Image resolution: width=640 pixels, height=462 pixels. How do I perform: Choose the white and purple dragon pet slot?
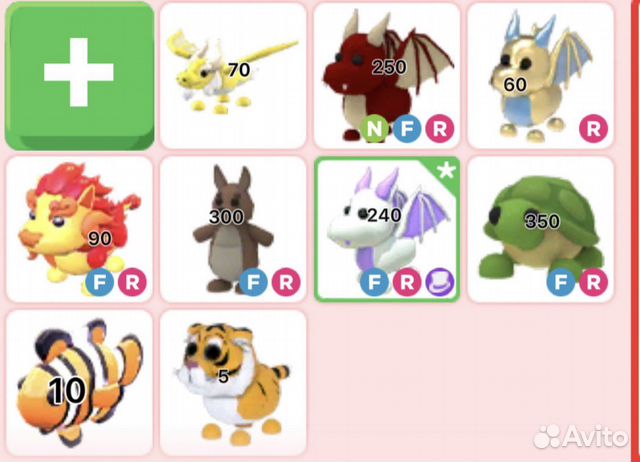387,229
